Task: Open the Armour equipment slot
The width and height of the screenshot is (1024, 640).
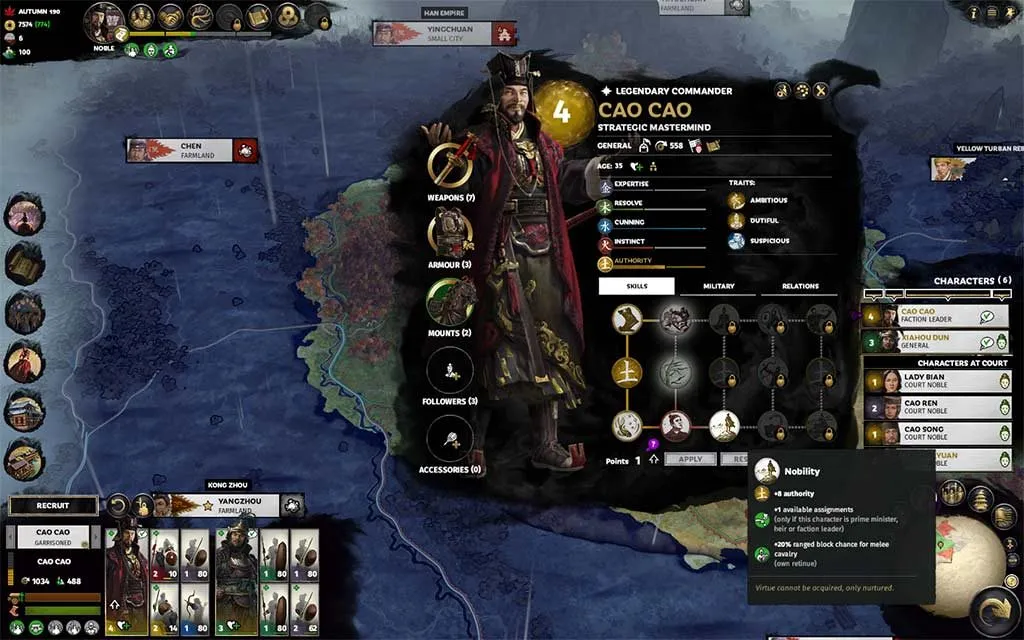Action: click(450, 233)
